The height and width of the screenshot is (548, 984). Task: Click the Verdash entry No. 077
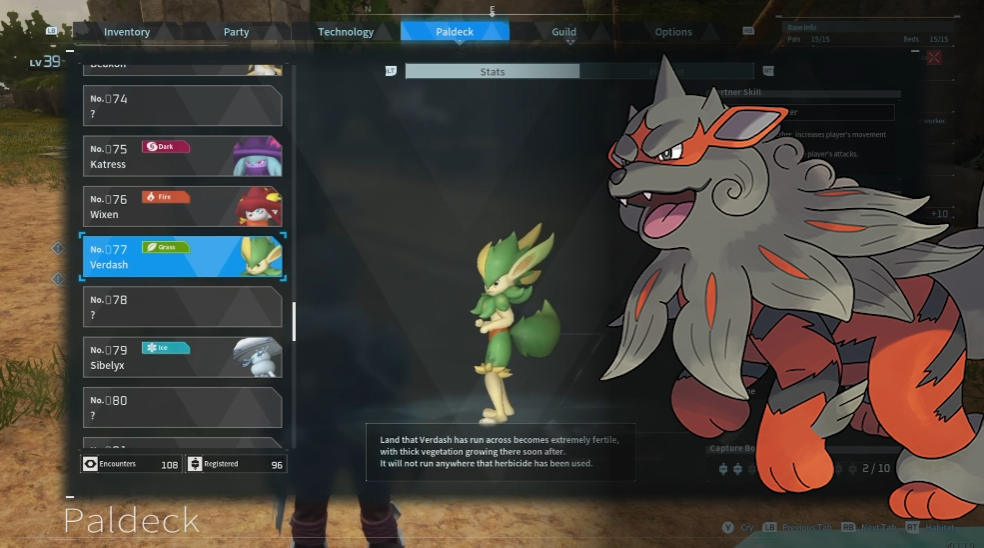[182, 257]
